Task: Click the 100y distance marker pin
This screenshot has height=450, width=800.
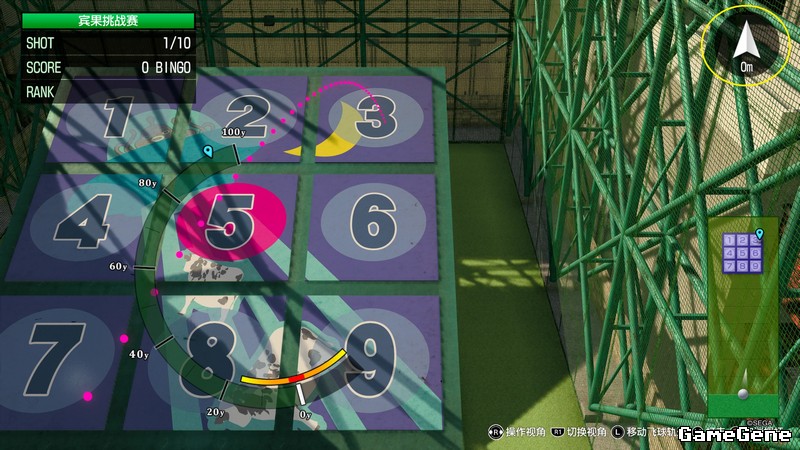Action: [208, 151]
